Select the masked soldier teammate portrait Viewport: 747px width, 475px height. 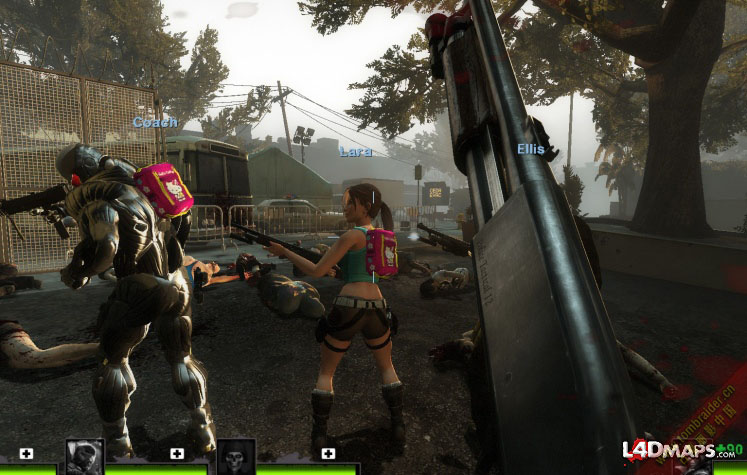coord(85,457)
